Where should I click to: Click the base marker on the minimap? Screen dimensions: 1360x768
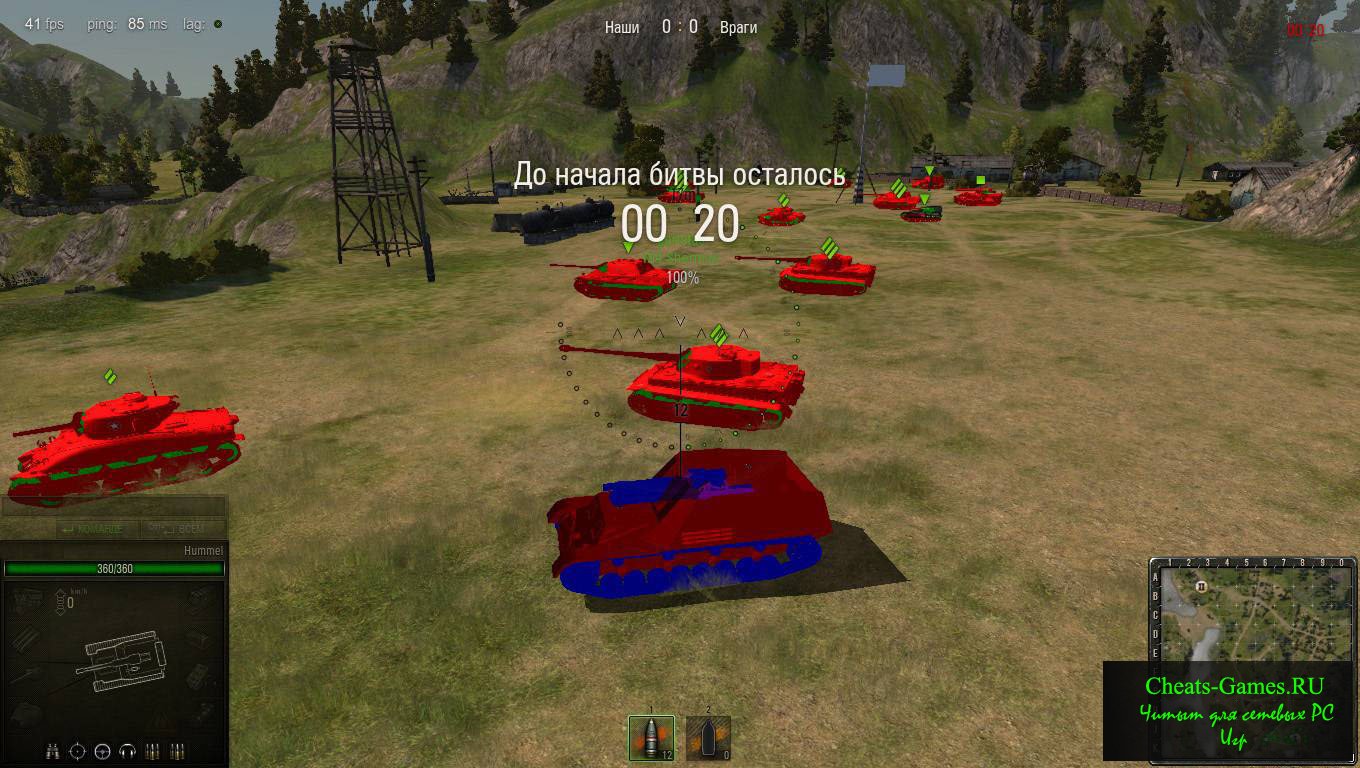click(x=1201, y=585)
